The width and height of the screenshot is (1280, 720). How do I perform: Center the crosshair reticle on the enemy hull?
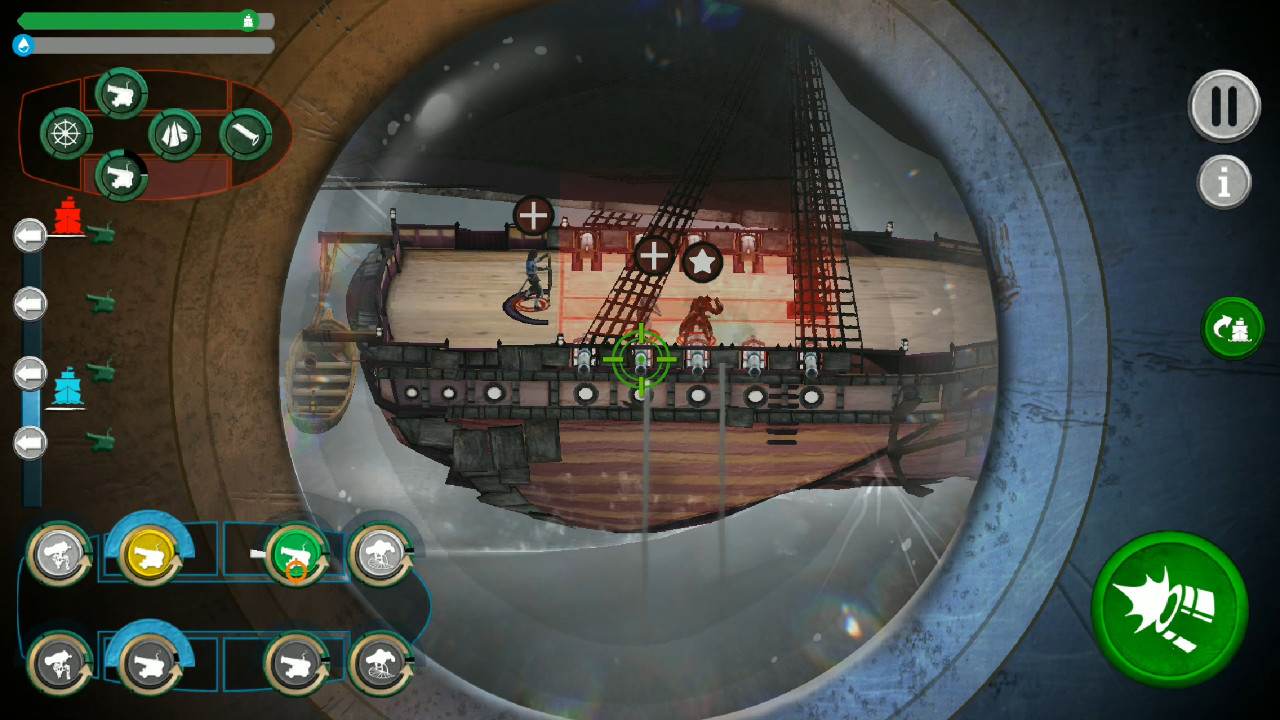point(641,358)
